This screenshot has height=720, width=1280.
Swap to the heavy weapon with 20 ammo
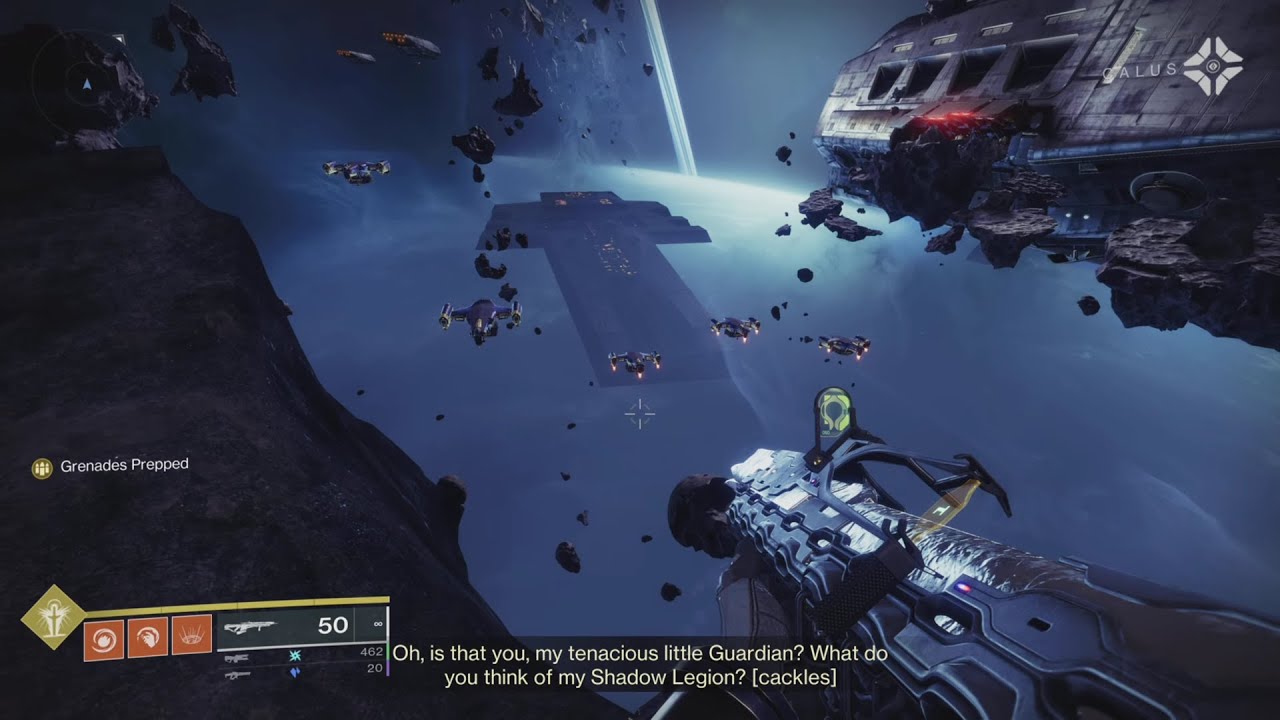[x=237, y=674]
